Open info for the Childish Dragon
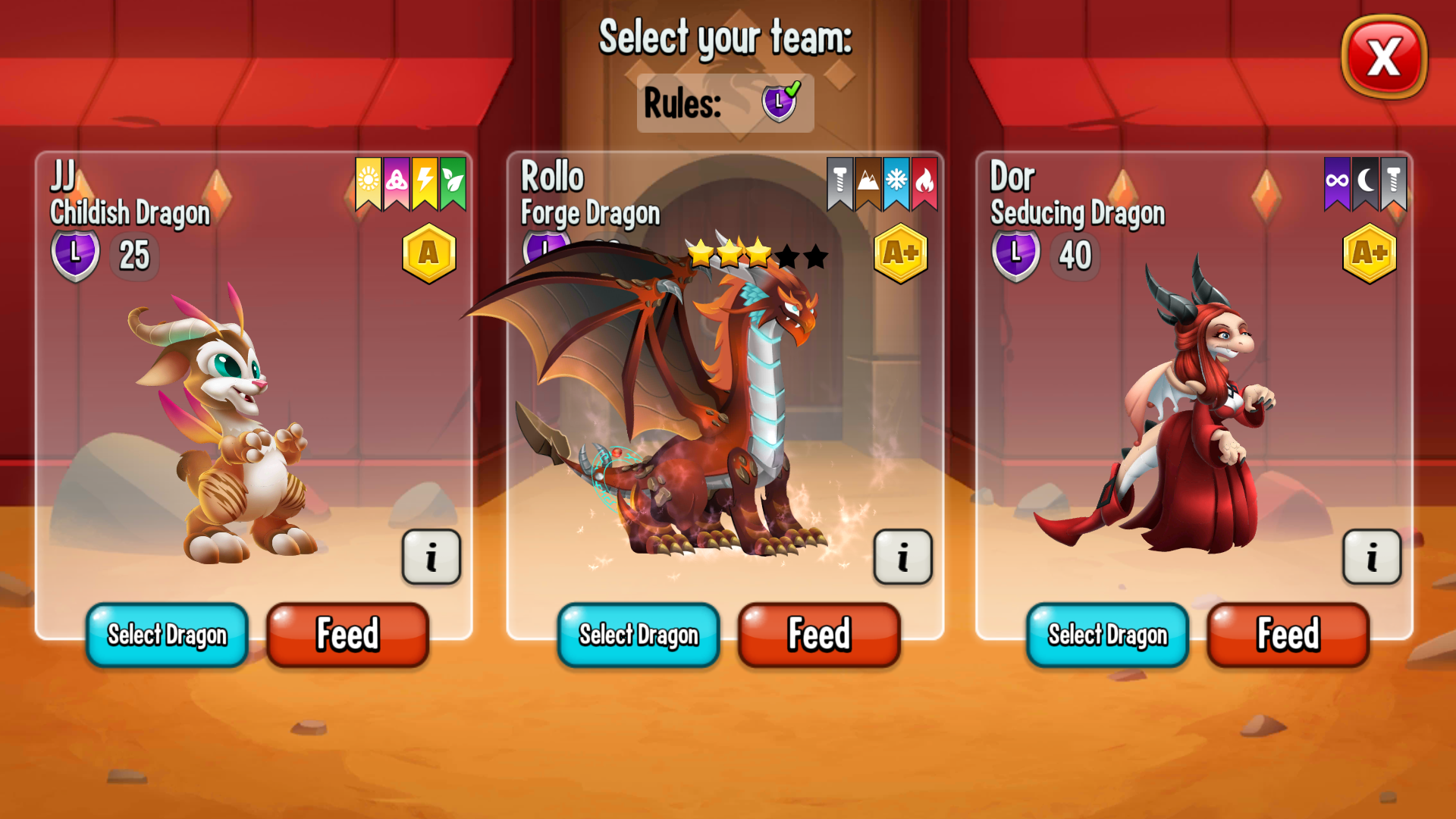This screenshot has height=819, width=1456. (431, 557)
